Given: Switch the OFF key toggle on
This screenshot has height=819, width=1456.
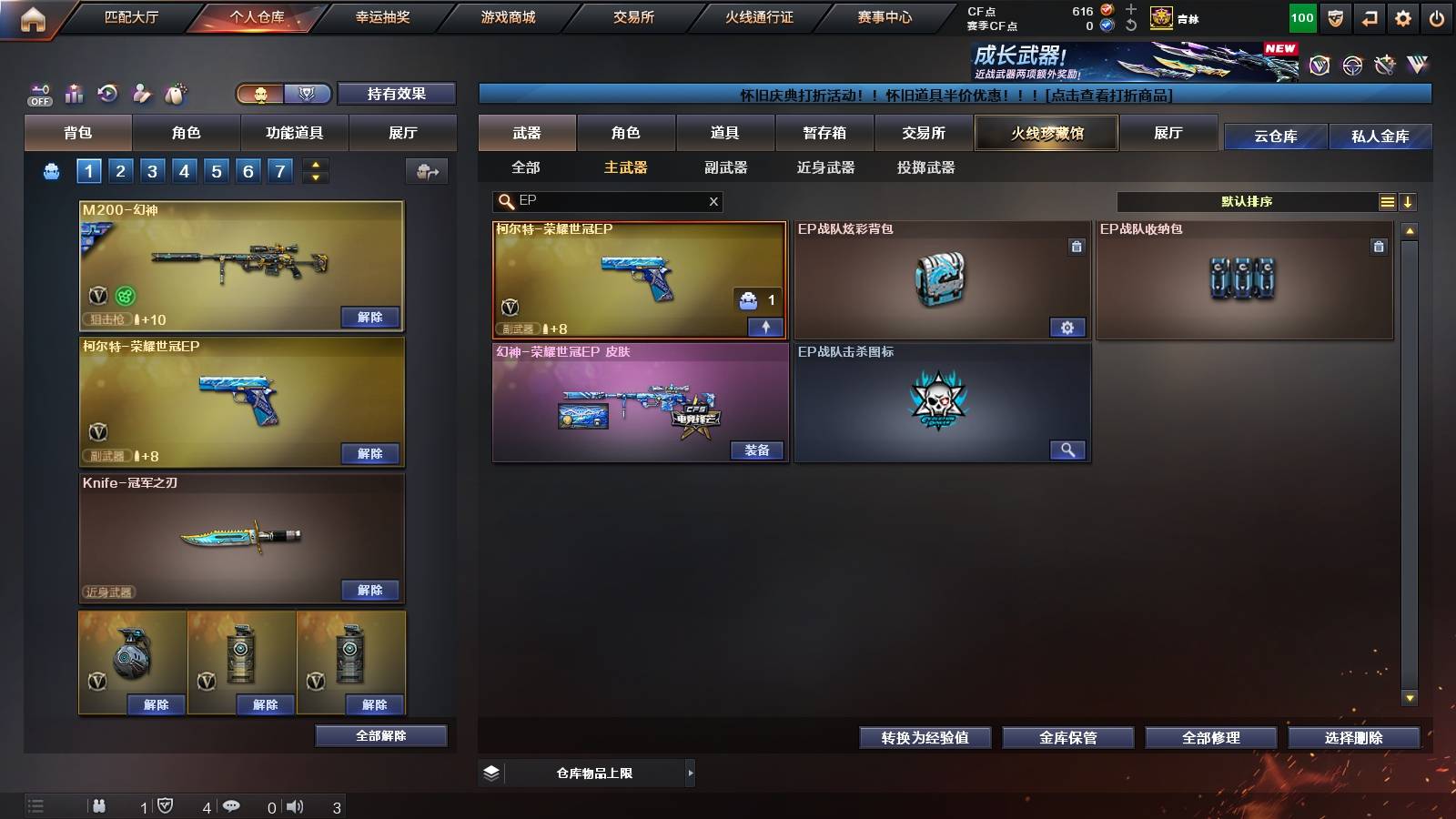Looking at the screenshot, I should click(x=38, y=91).
